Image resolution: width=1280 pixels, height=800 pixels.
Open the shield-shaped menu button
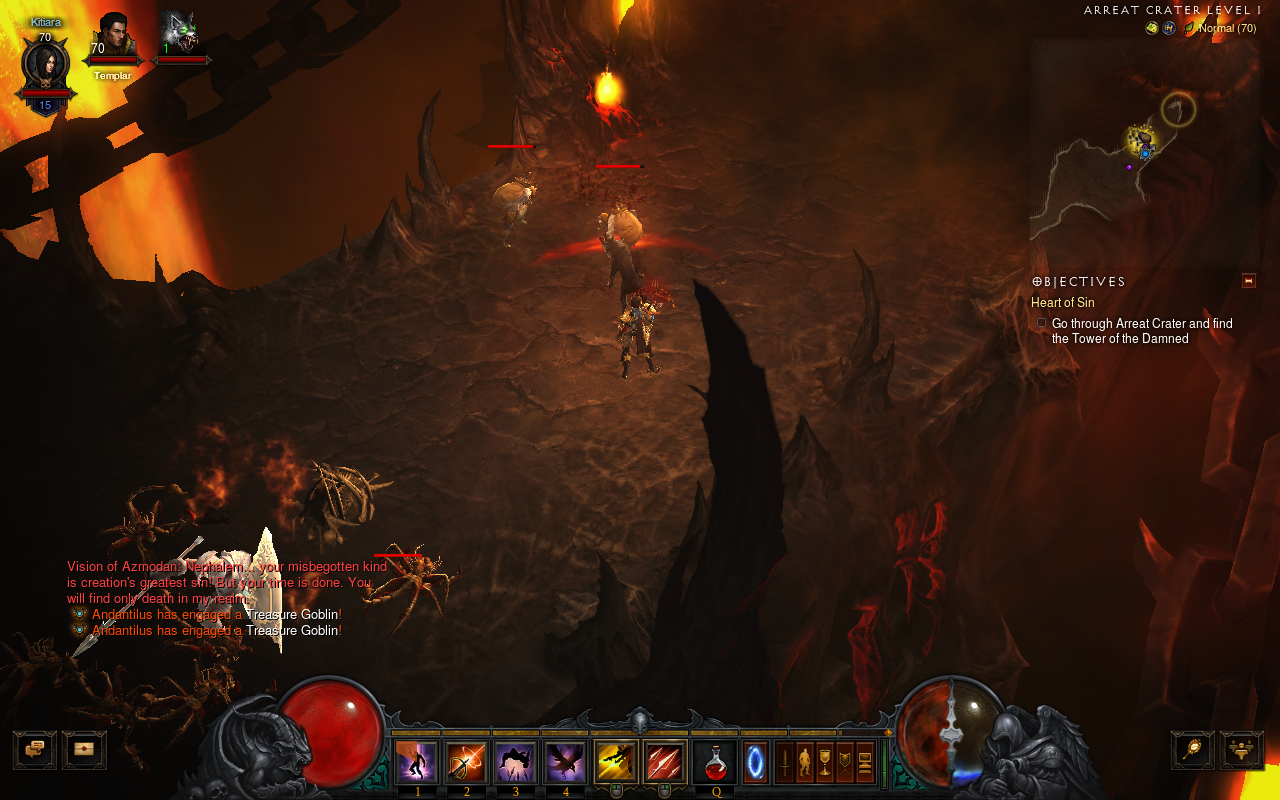845,762
